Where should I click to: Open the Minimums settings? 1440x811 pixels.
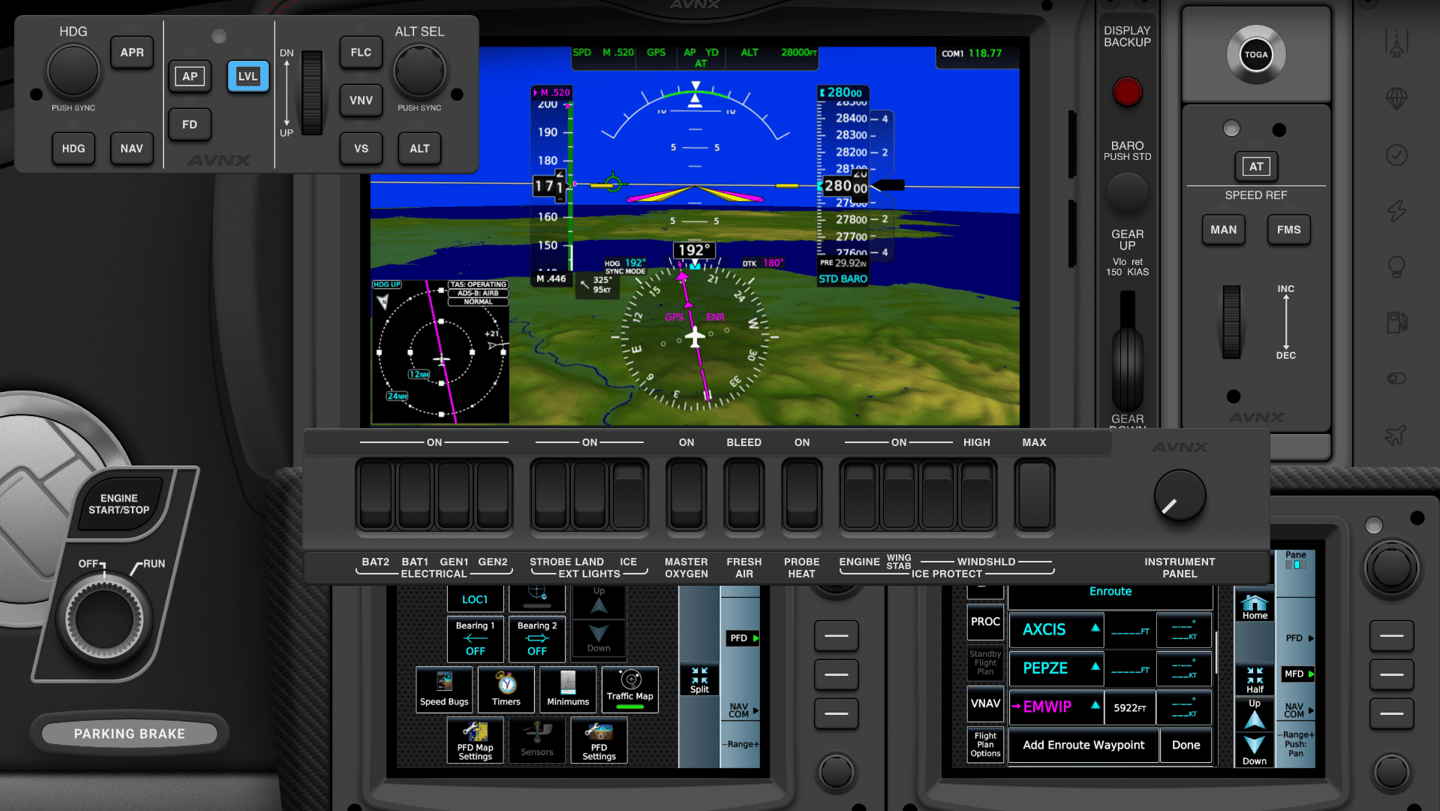click(568, 689)
